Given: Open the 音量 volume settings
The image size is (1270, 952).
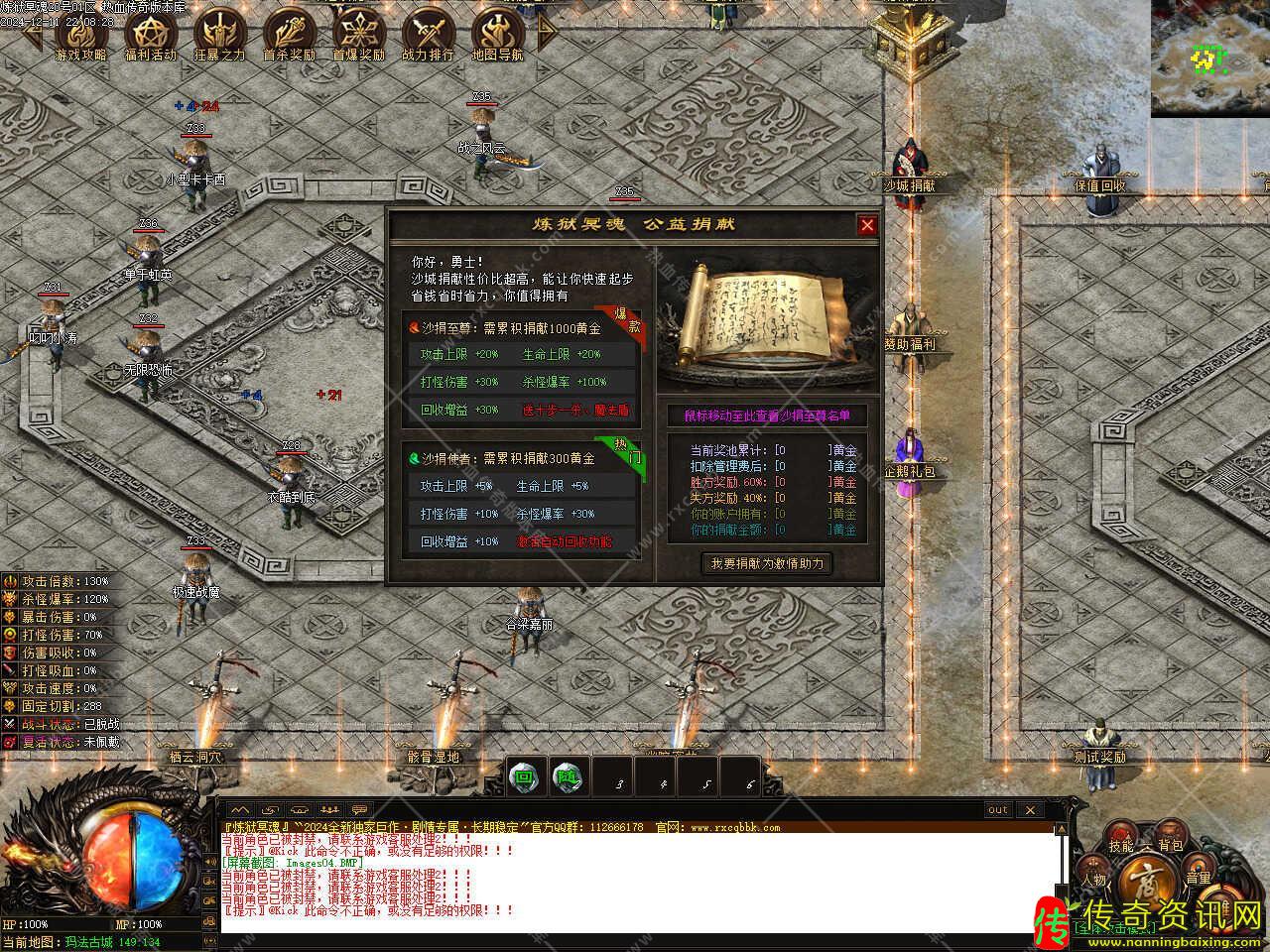Looking at the screenshot, I should coord(1198,878).
